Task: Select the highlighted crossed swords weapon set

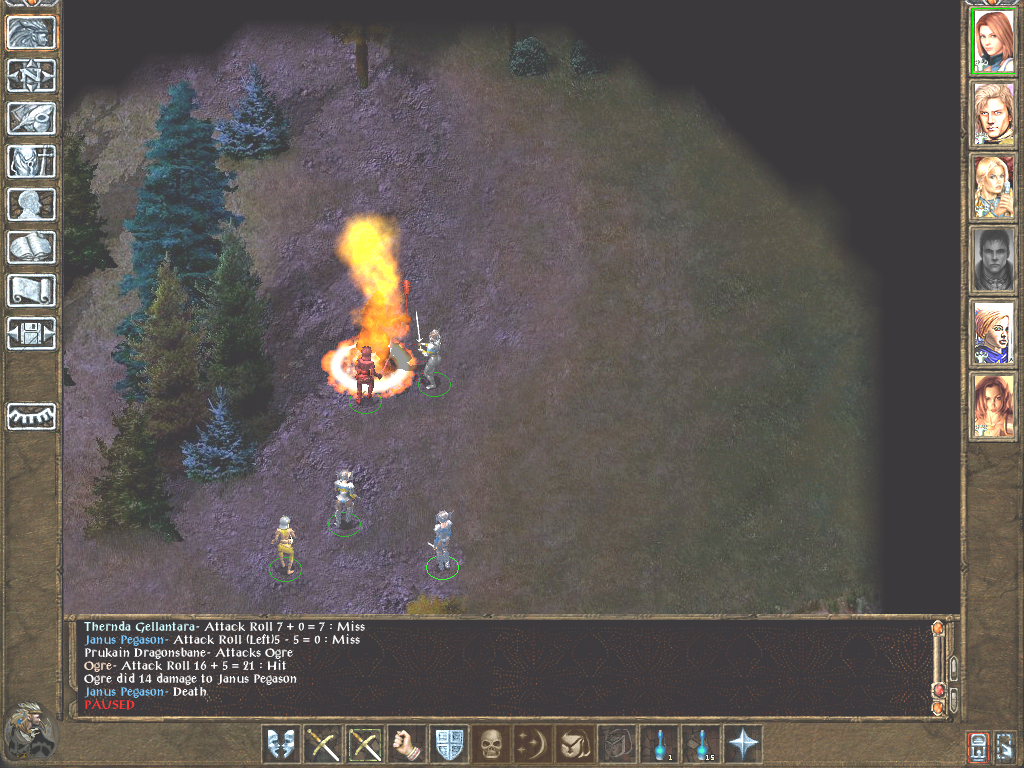Action: point(365,744)
